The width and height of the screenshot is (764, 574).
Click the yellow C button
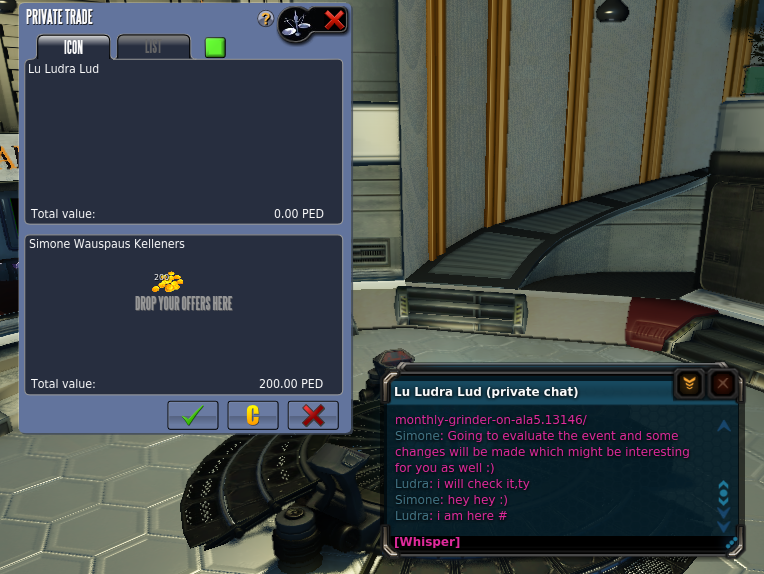[x=253, y=415]
